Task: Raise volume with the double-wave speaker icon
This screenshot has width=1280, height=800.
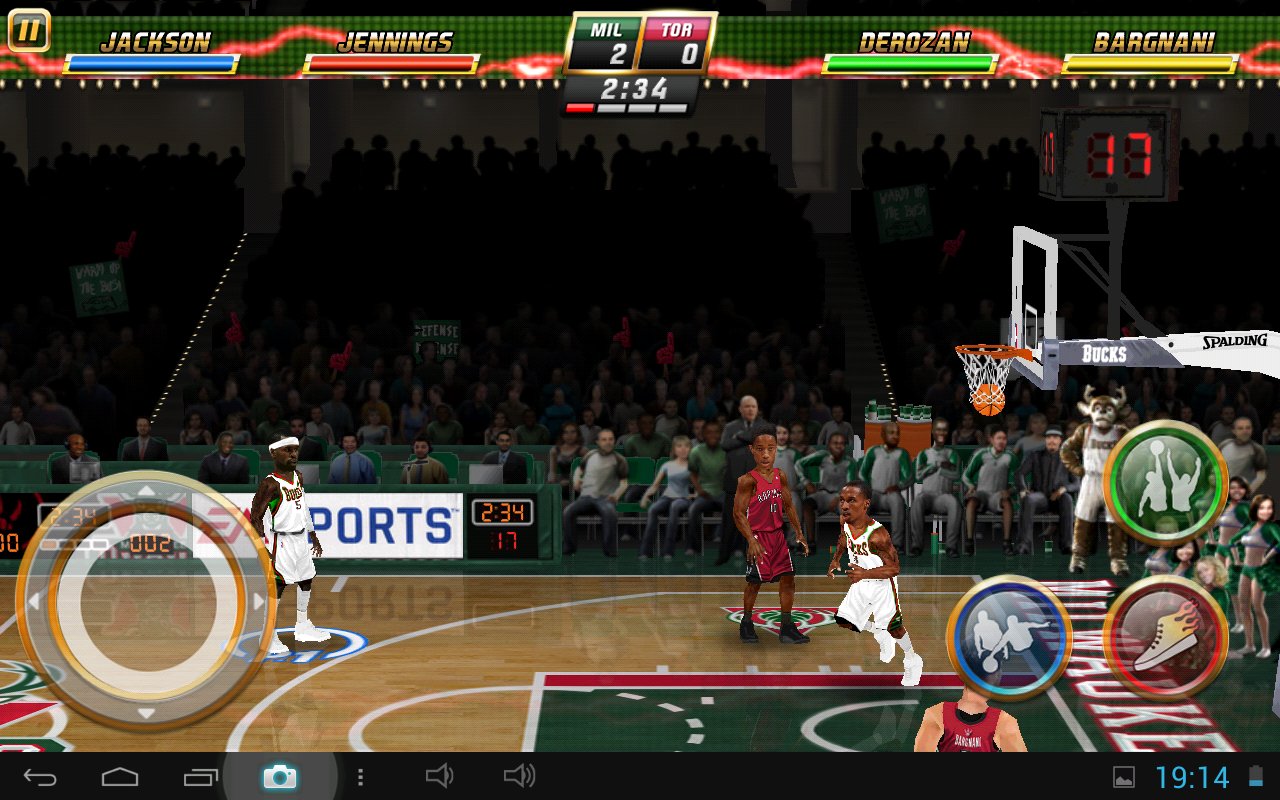Action: click(x=519, y=776)
